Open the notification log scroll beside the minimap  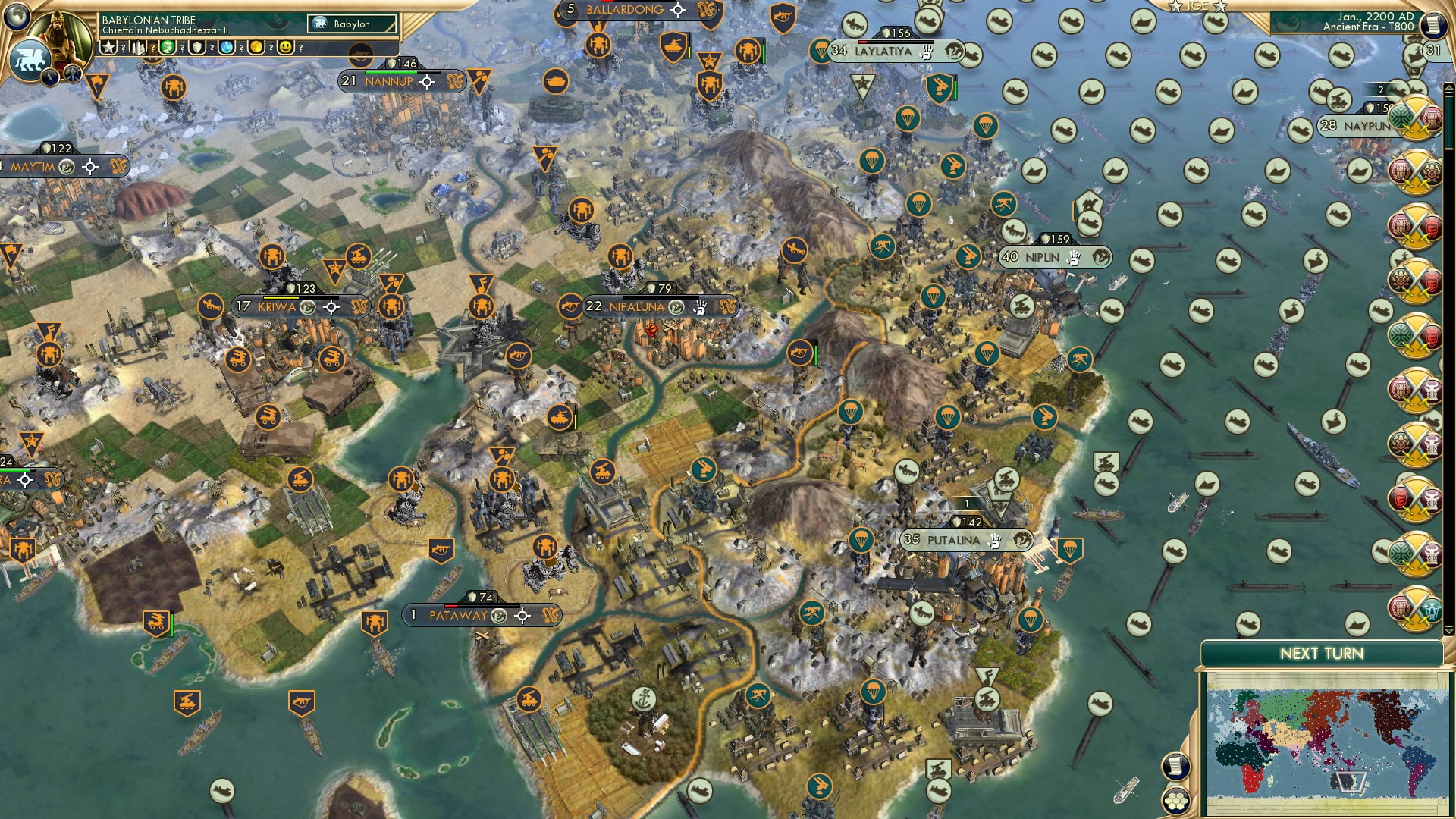[x=1178, y=764]
